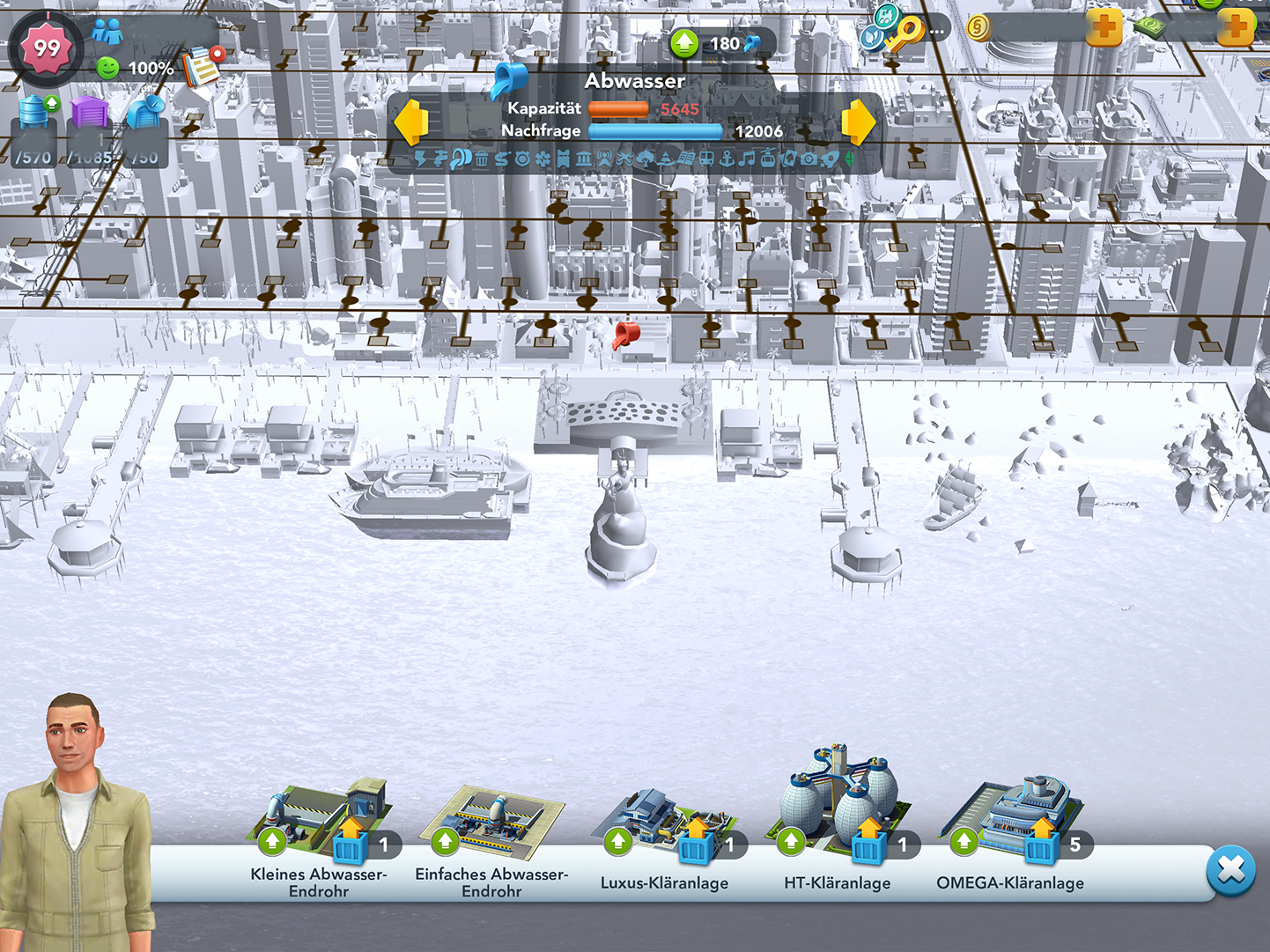Image resolution: width=1270 pixels, height=952 pixels.
Task: Open the blue water tower storage
Action: point(34,112)
